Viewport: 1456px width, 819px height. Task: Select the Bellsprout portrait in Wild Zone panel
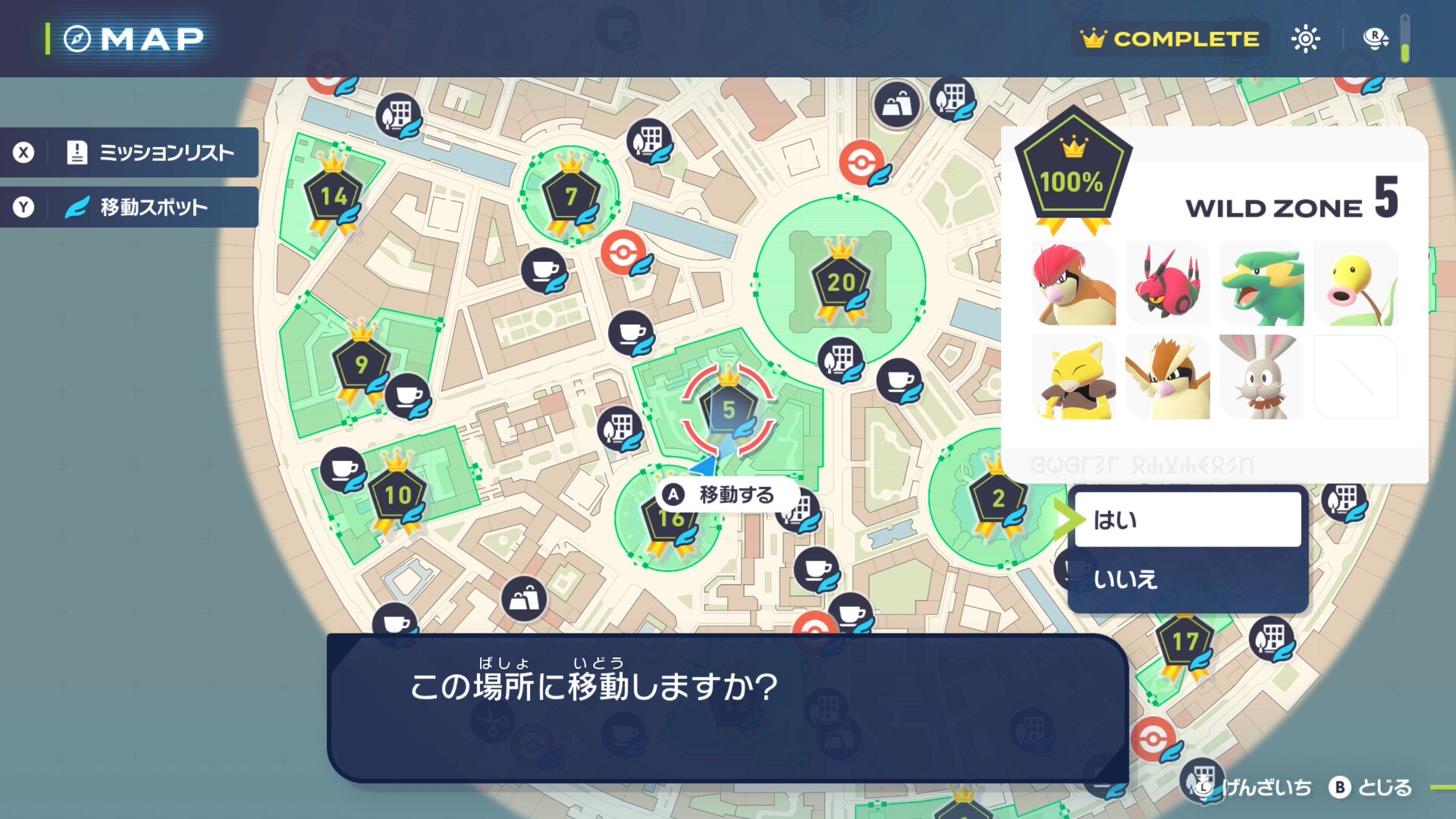(x=1355, y=284)
